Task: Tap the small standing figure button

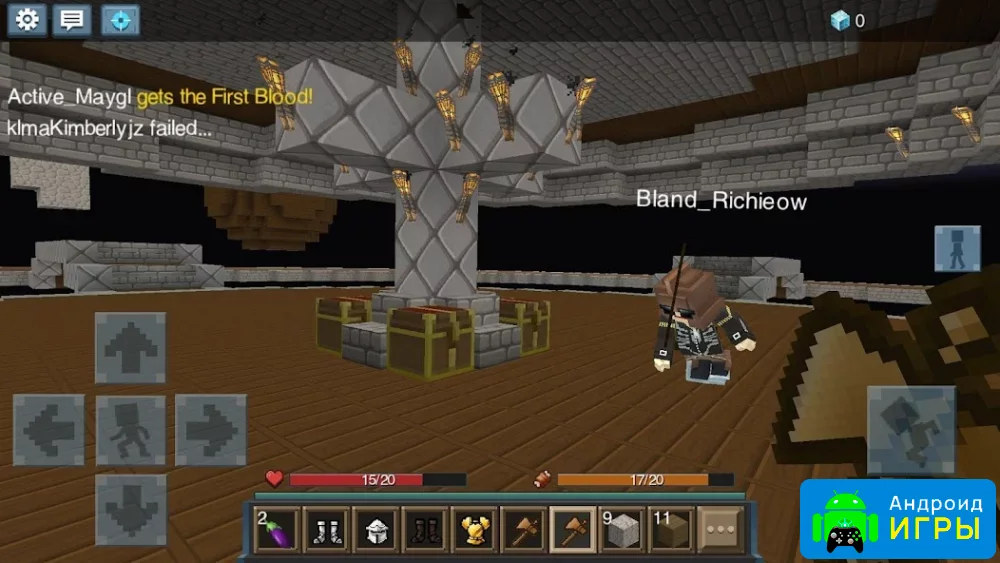Action: pyautogui.click(x=957, y=249)
